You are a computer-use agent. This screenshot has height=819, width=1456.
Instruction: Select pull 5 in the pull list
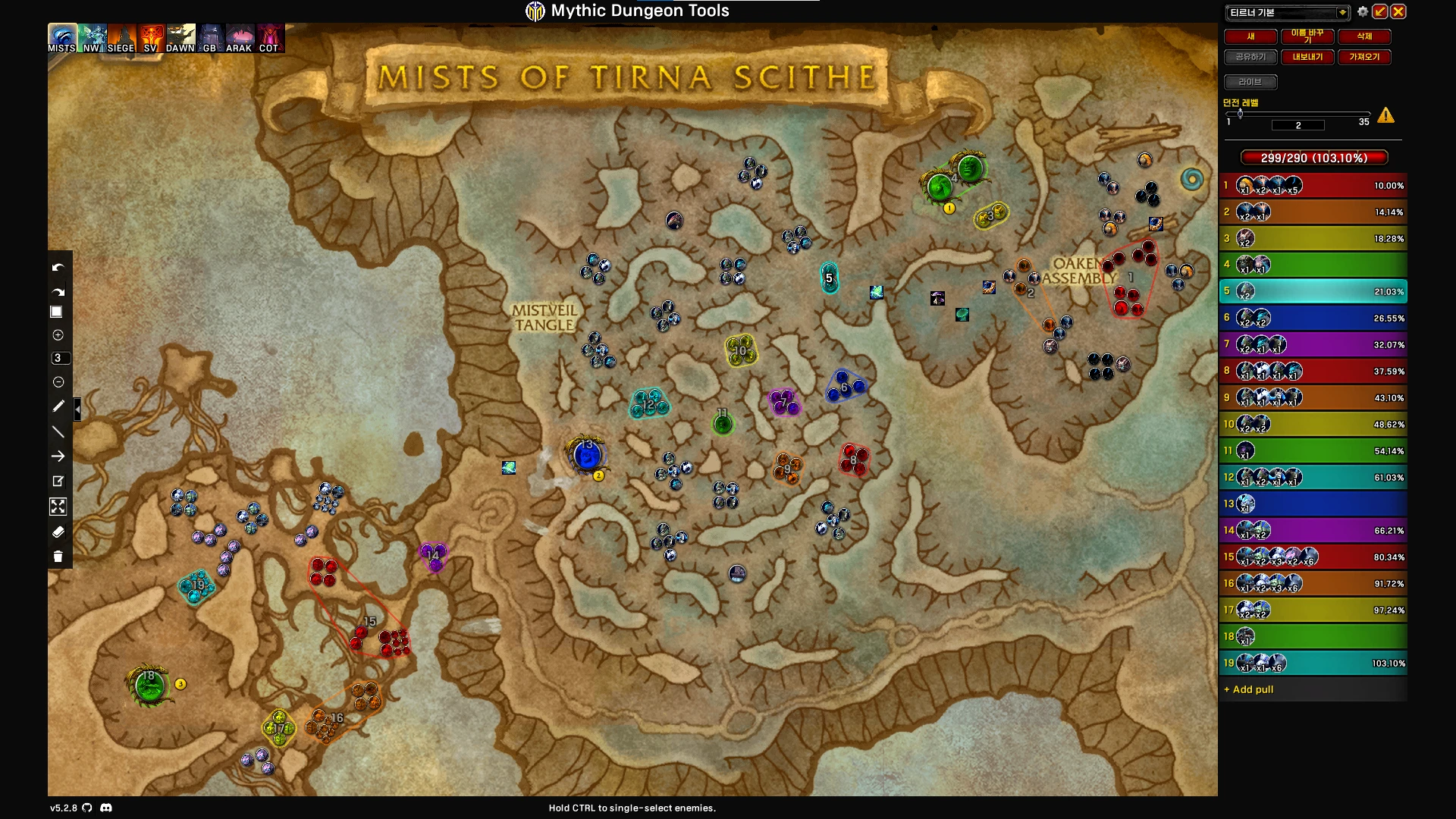tap(1313, 291)
